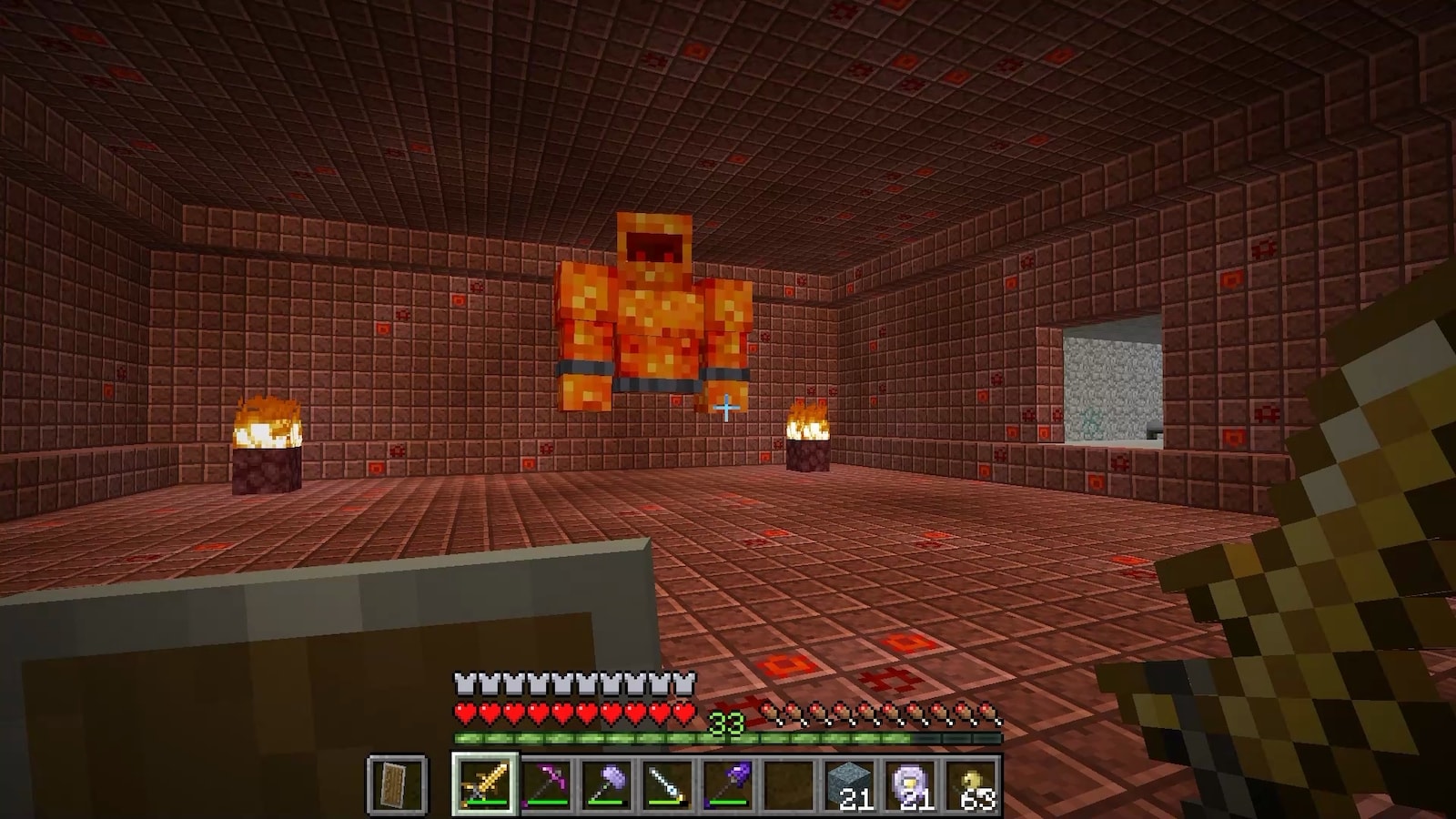Viewport: 1456px width, 819px height.
Task: Select the purple shovel hotbar slot
Action: tap(728, 783)
